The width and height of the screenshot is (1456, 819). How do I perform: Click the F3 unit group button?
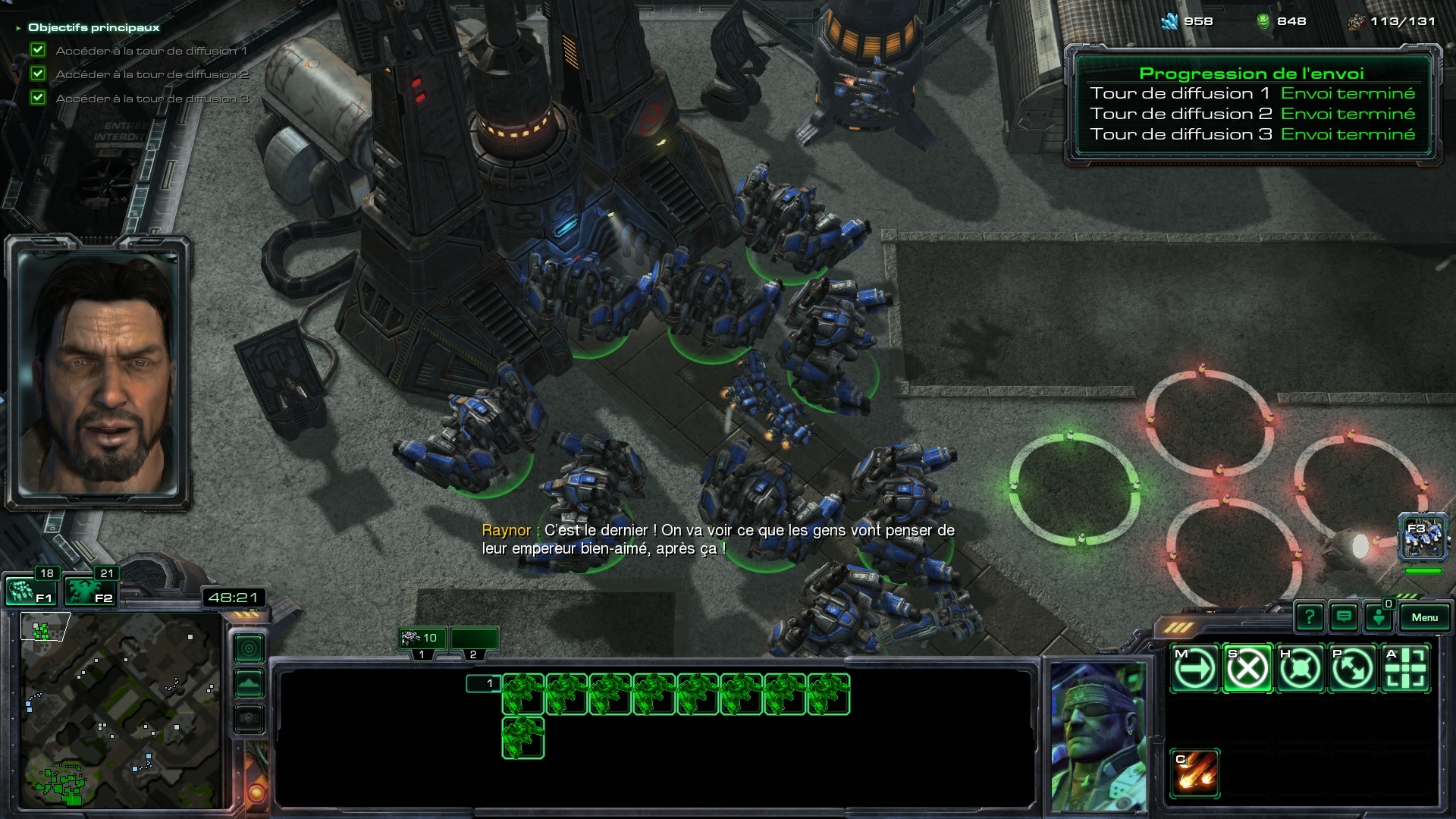point(1423,537)
